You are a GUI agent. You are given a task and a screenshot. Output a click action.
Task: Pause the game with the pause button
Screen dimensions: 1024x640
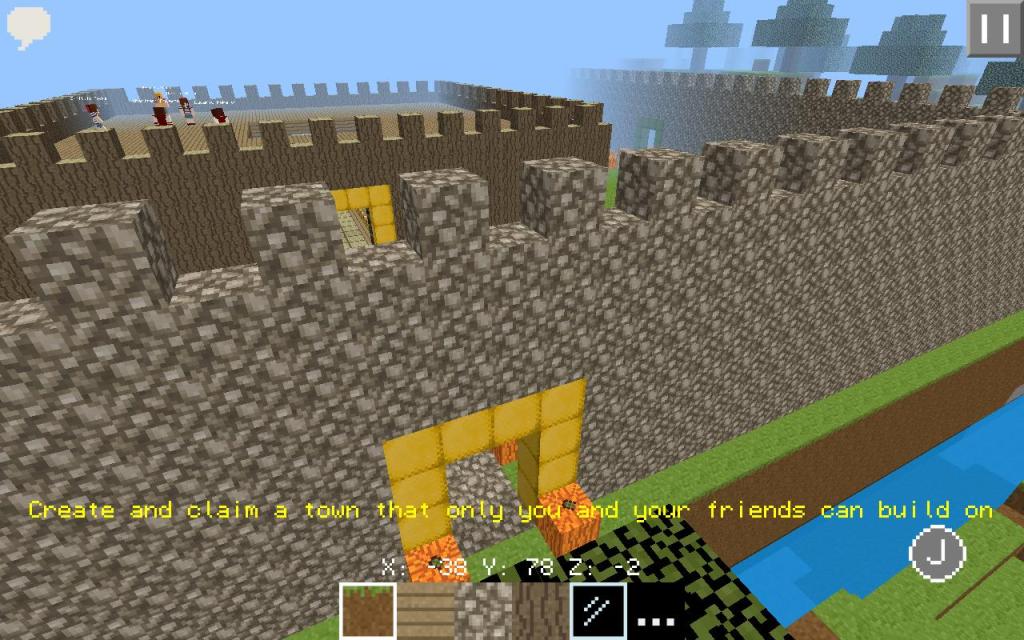click(x=994, y=28)
